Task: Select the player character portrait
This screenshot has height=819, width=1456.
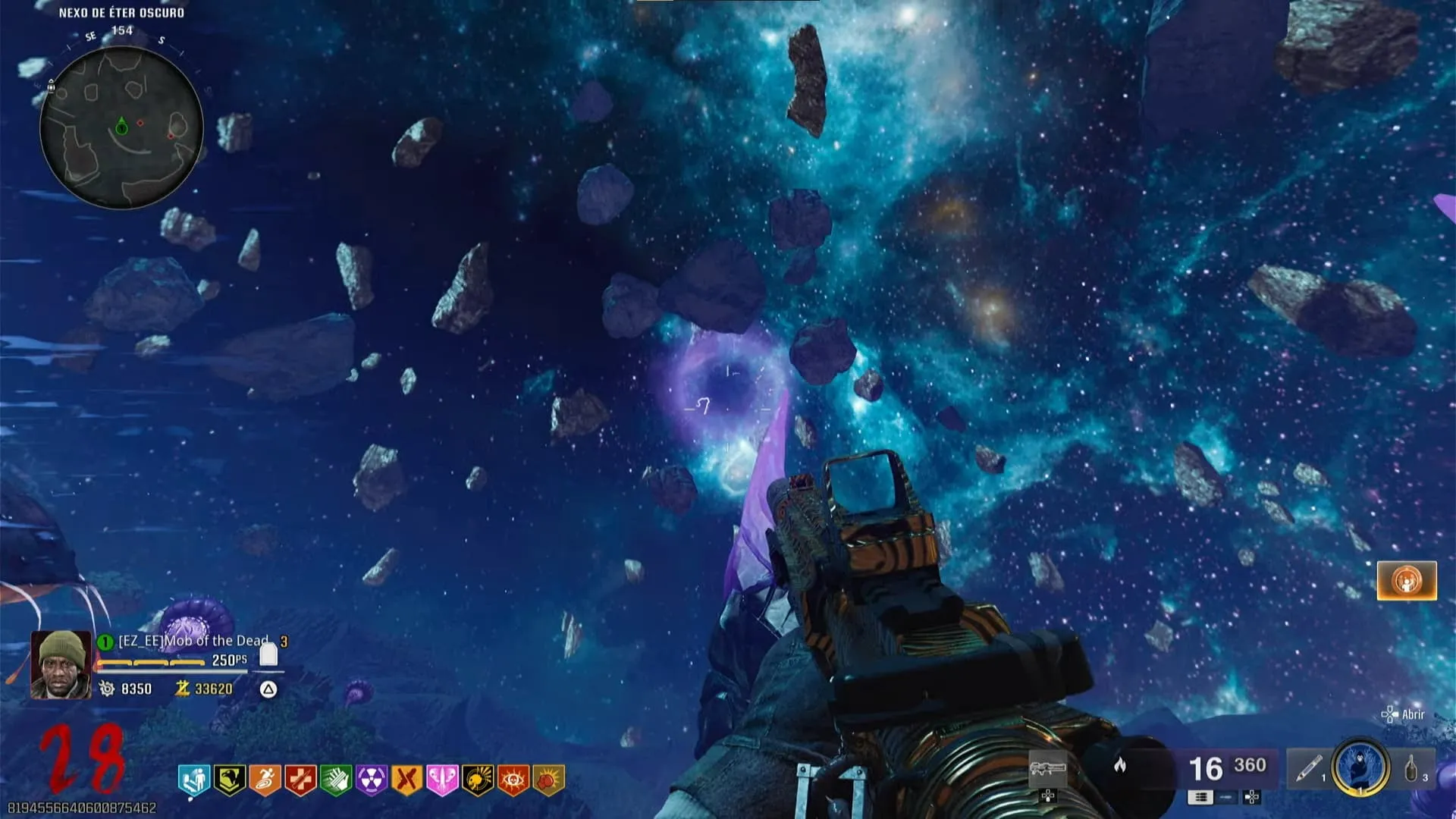Action: coord(61,664)
